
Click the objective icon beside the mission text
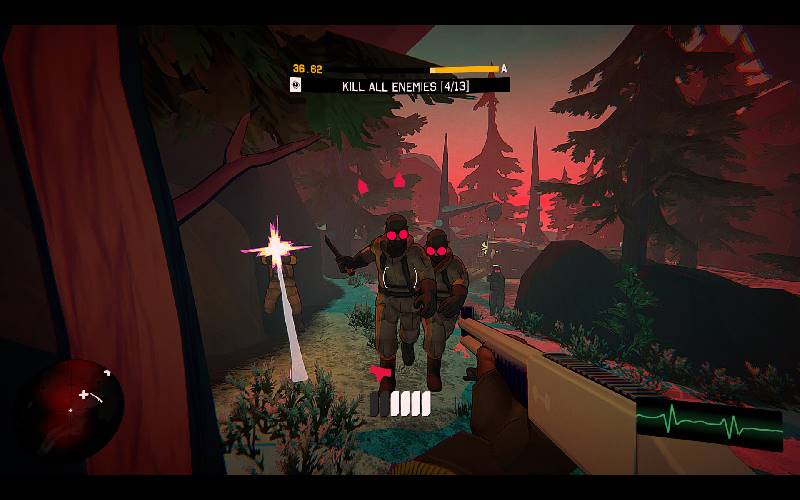tap(297, 86)
